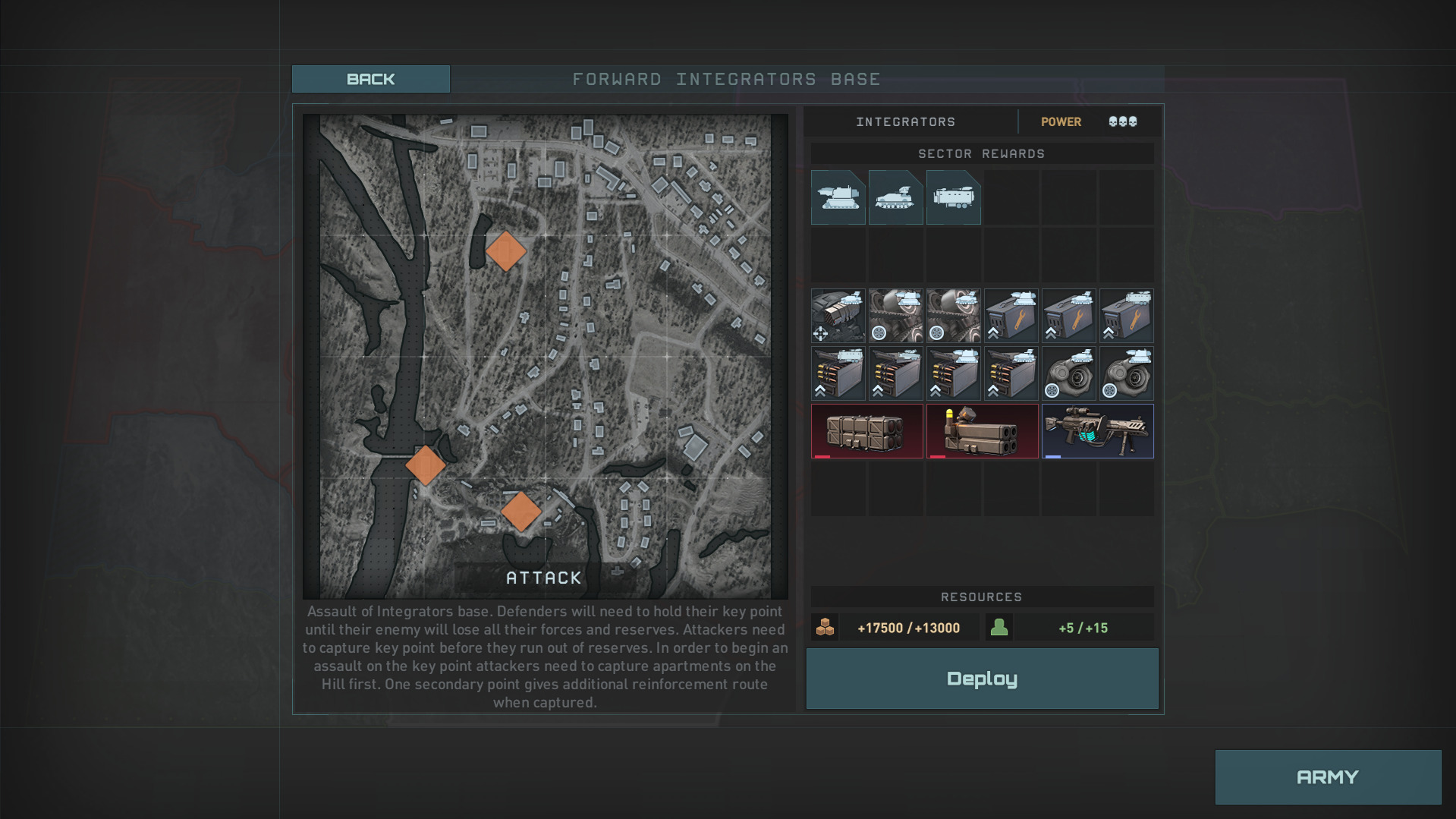1456x819 pixels.
Task: Switch to the INTEGRATORS tab
Action: [x=904, y=121]
